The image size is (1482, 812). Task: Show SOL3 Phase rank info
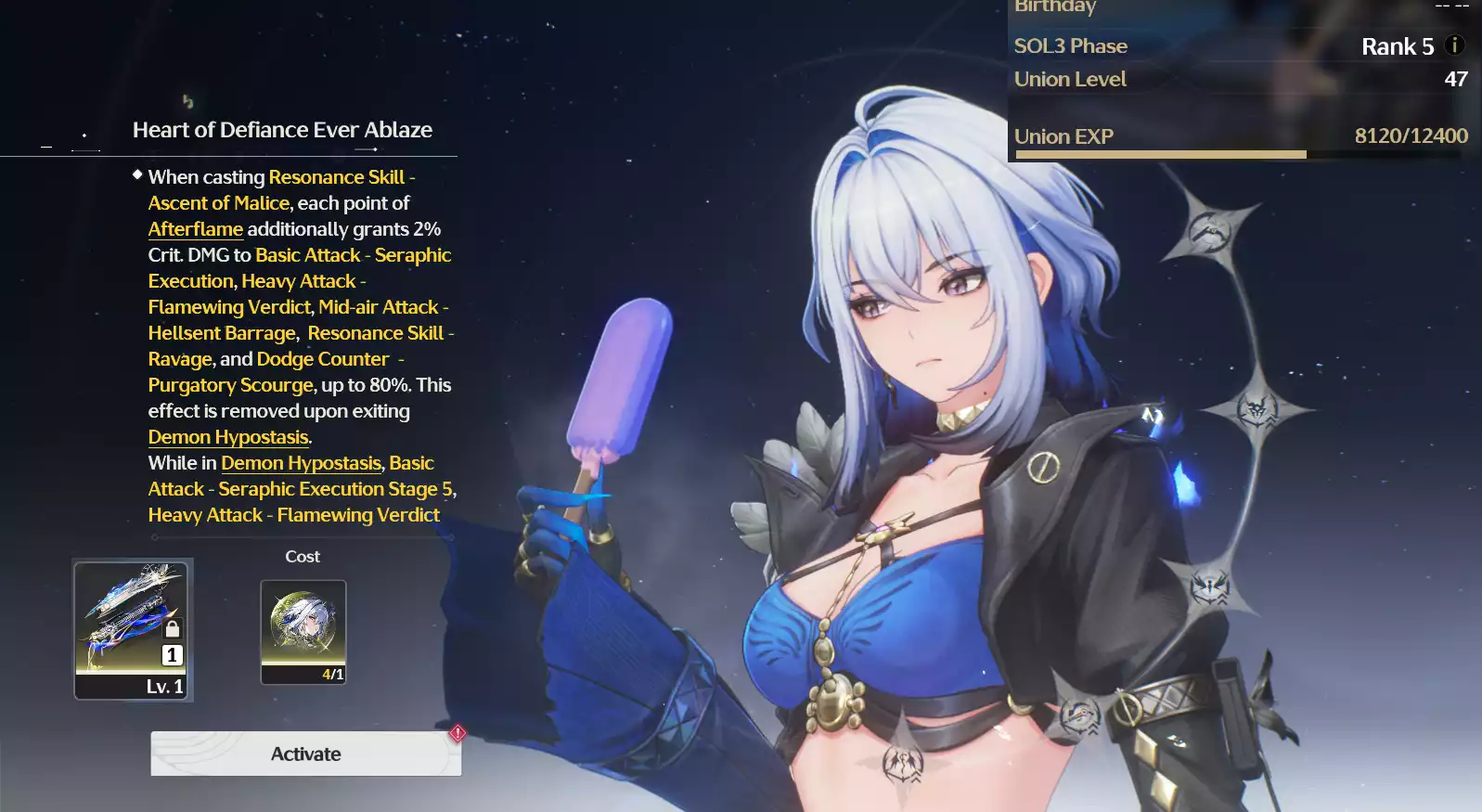pos(1454,45)
